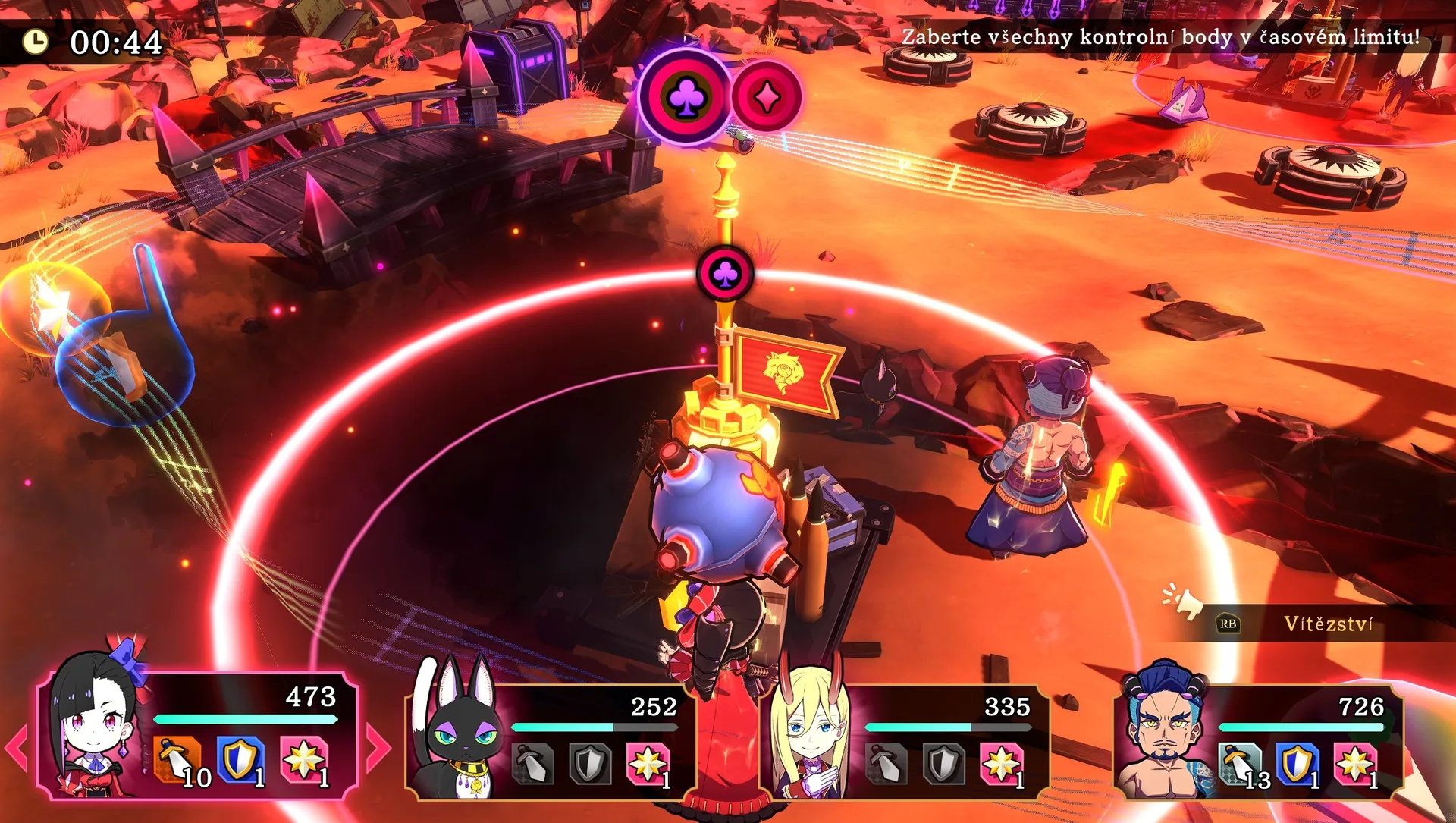Click the right pink arrow beside party panel
The image size is (1456, 823).
click(378, 748)
